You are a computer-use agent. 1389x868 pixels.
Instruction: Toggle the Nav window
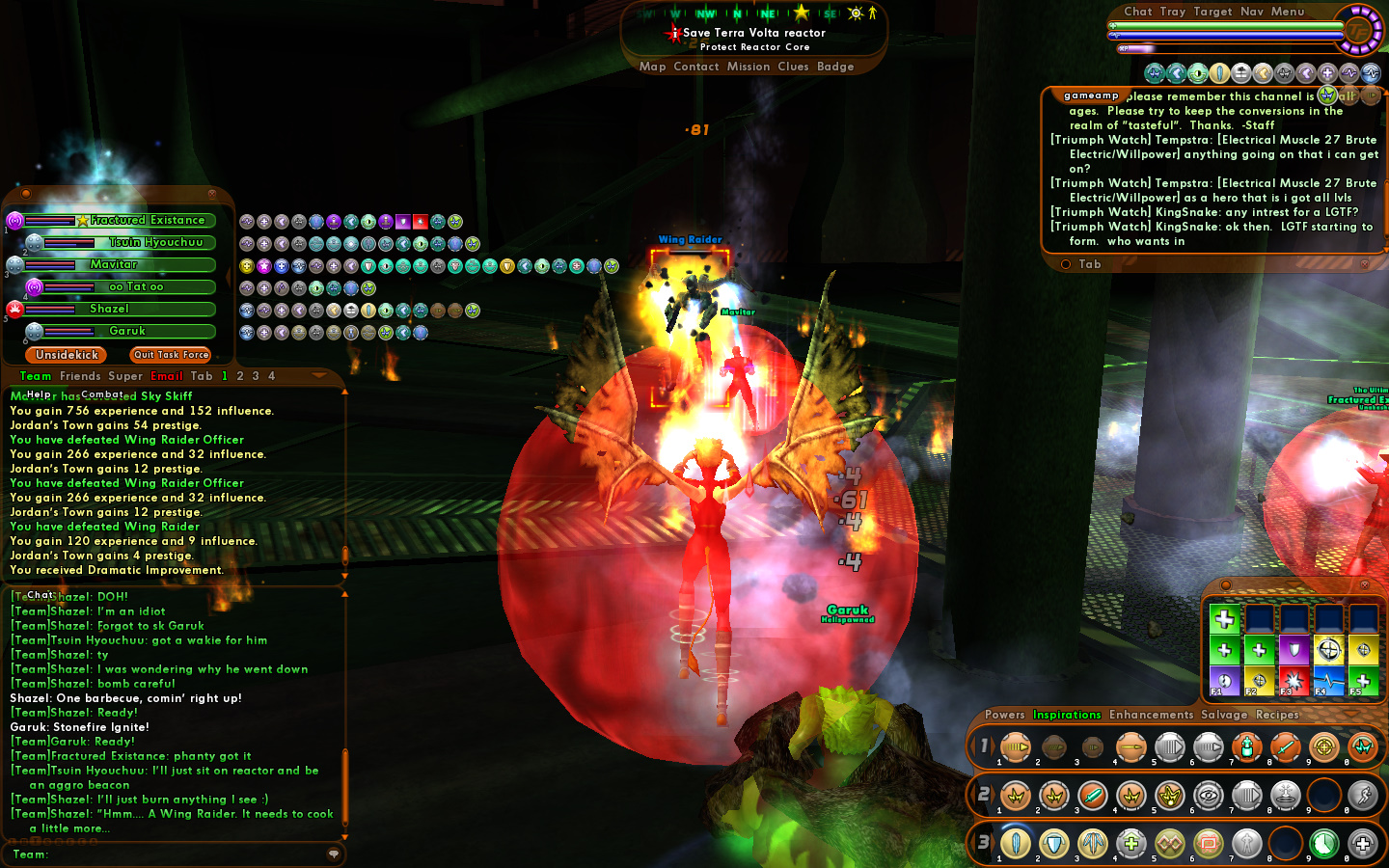tap(1251, 12)
